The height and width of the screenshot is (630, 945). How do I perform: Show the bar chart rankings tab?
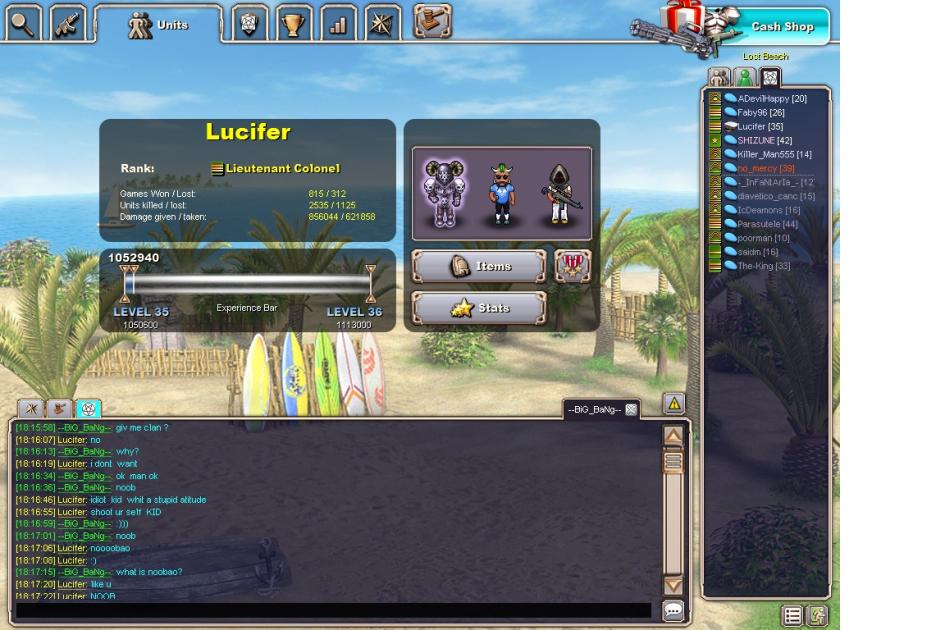pos(338,23)
